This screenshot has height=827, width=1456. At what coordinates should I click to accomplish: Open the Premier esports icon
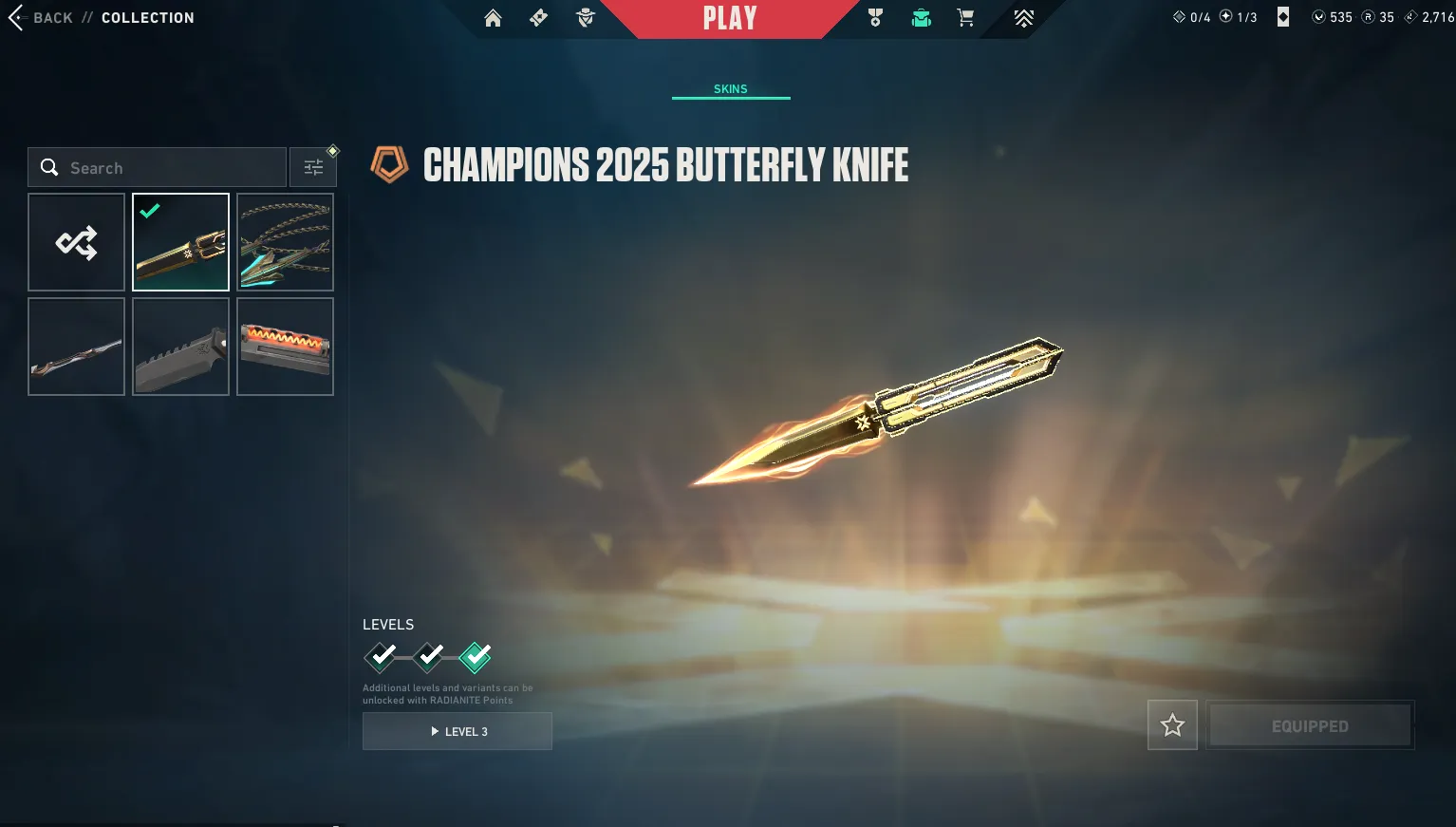pos(1023,17)
